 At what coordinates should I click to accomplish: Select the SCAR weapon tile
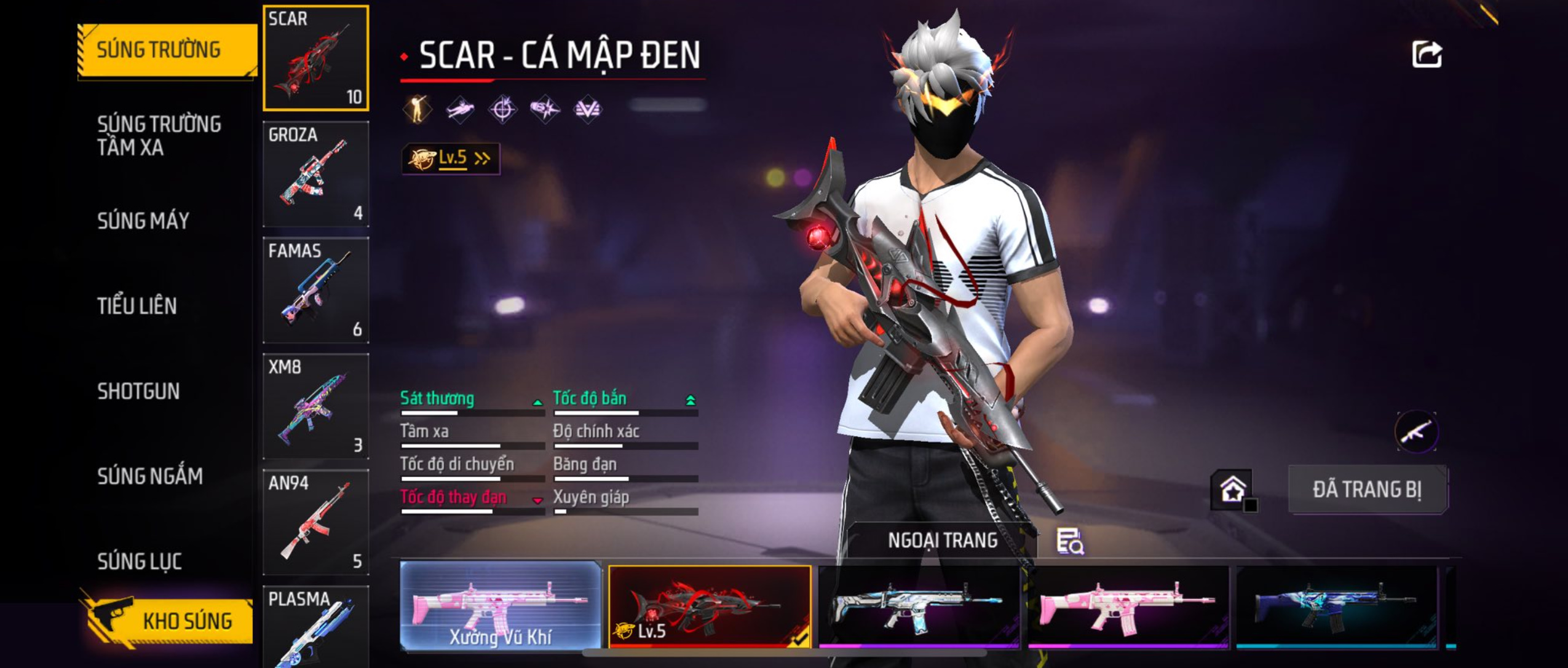click(x=316, y=58)
